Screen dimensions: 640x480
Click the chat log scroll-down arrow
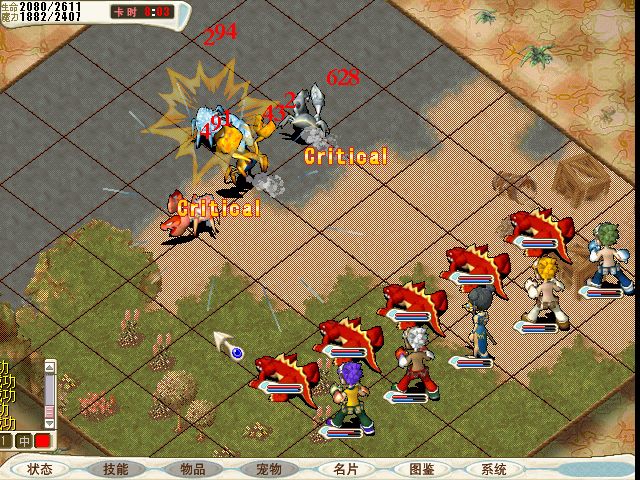50,424
